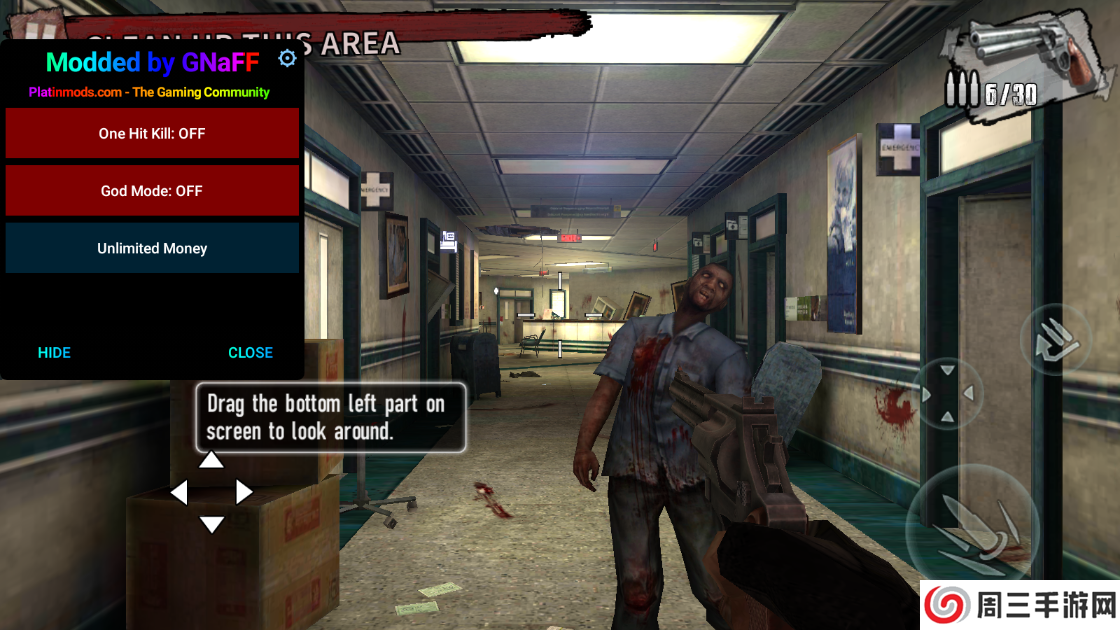
Task: Toggle God Mode in the mod menu
Action: 152,191
